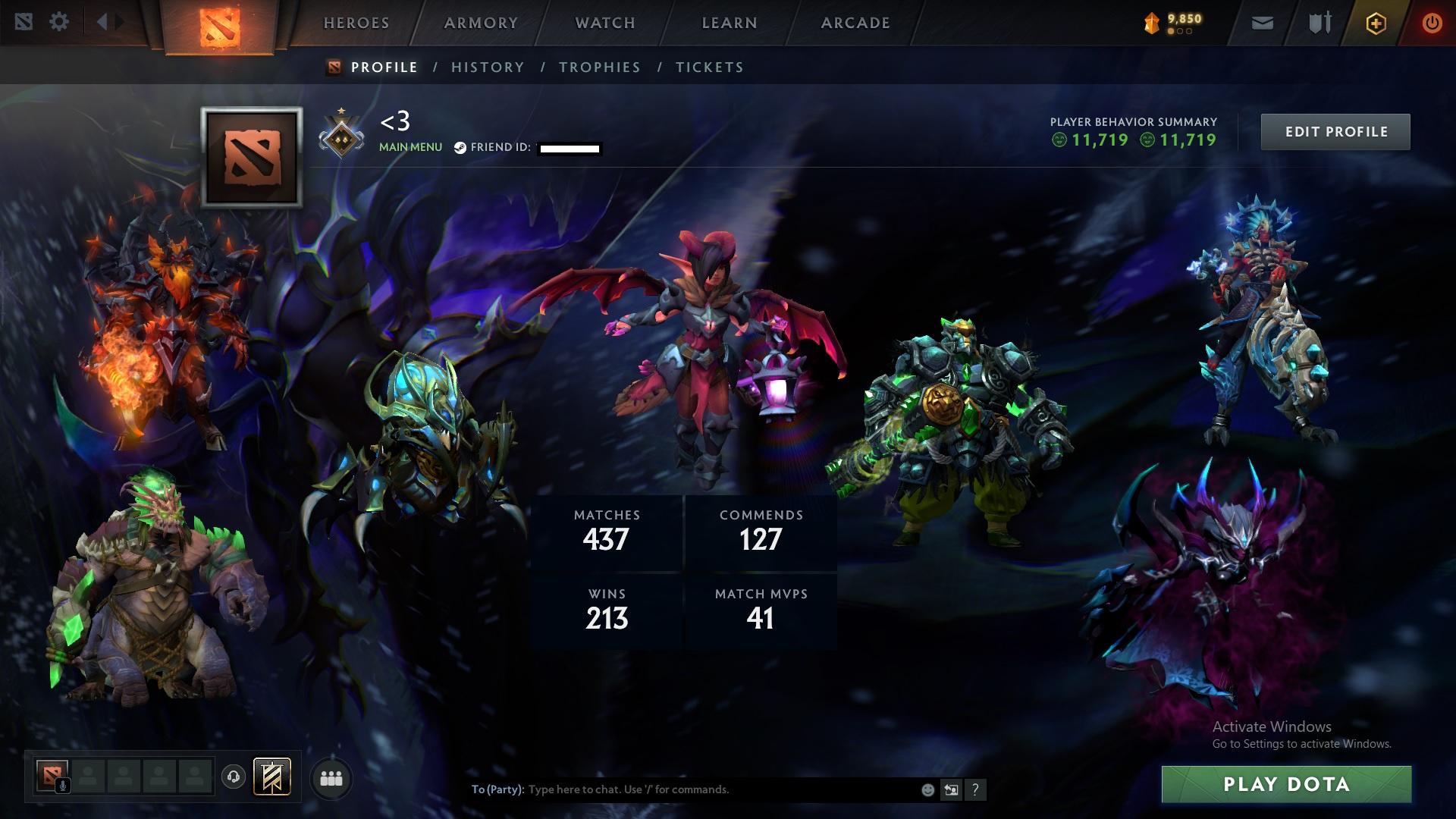Click the guild banner icon near party slots
The image size is (1456, 819).
(x=272, y=777)
